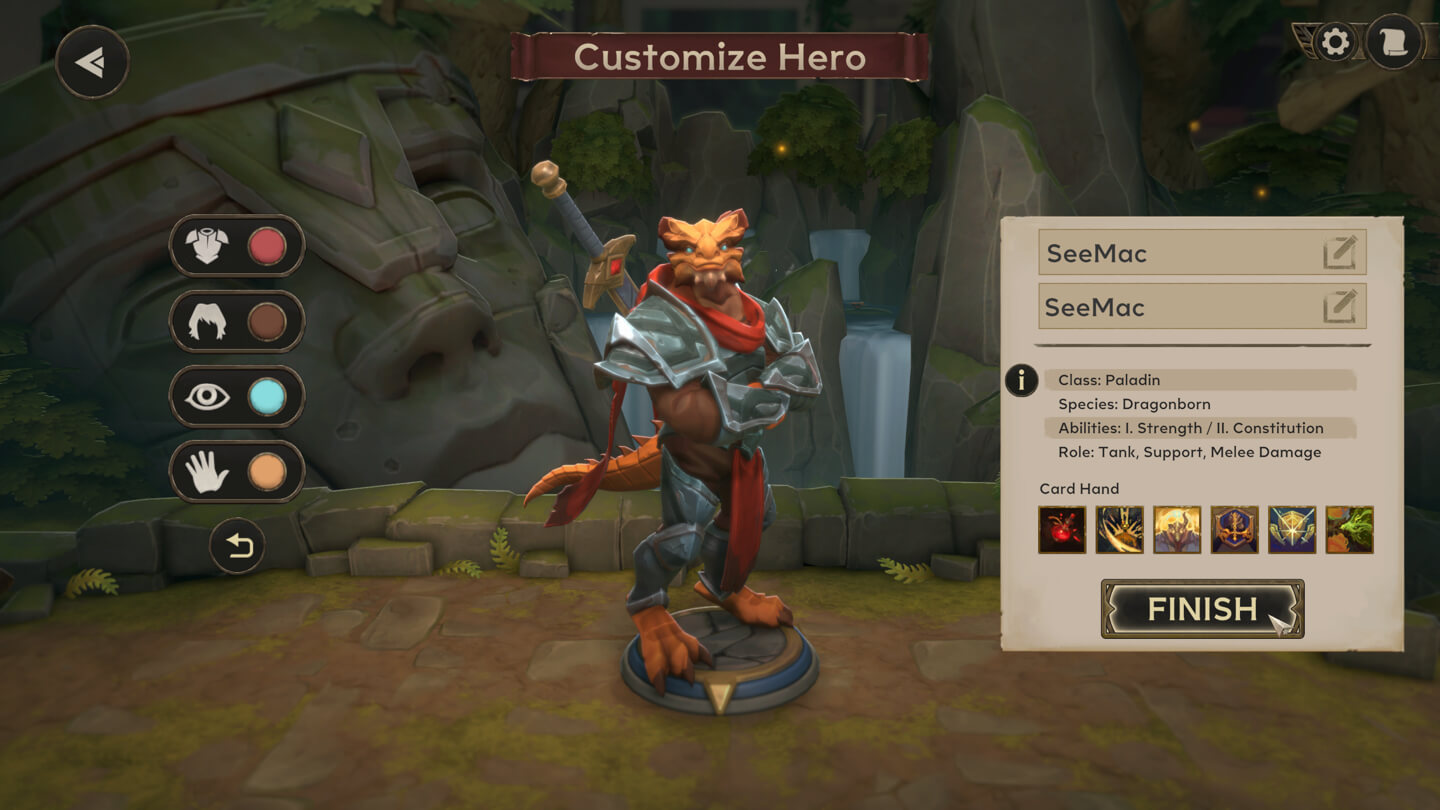Confirm hero with the FINISH button
The image size is (1440, 810).
1202,609
